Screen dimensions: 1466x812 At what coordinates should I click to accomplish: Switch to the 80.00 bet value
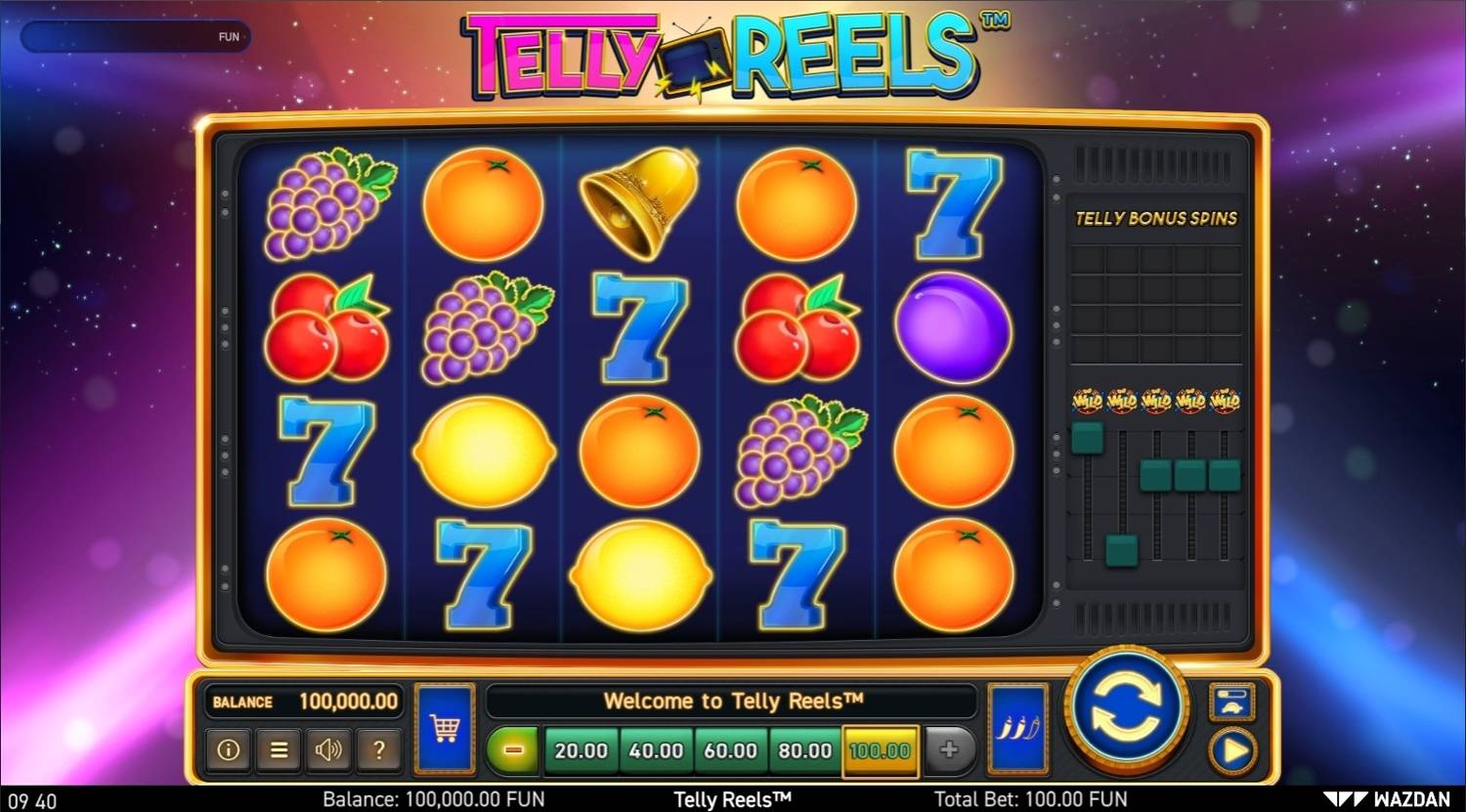804,751
